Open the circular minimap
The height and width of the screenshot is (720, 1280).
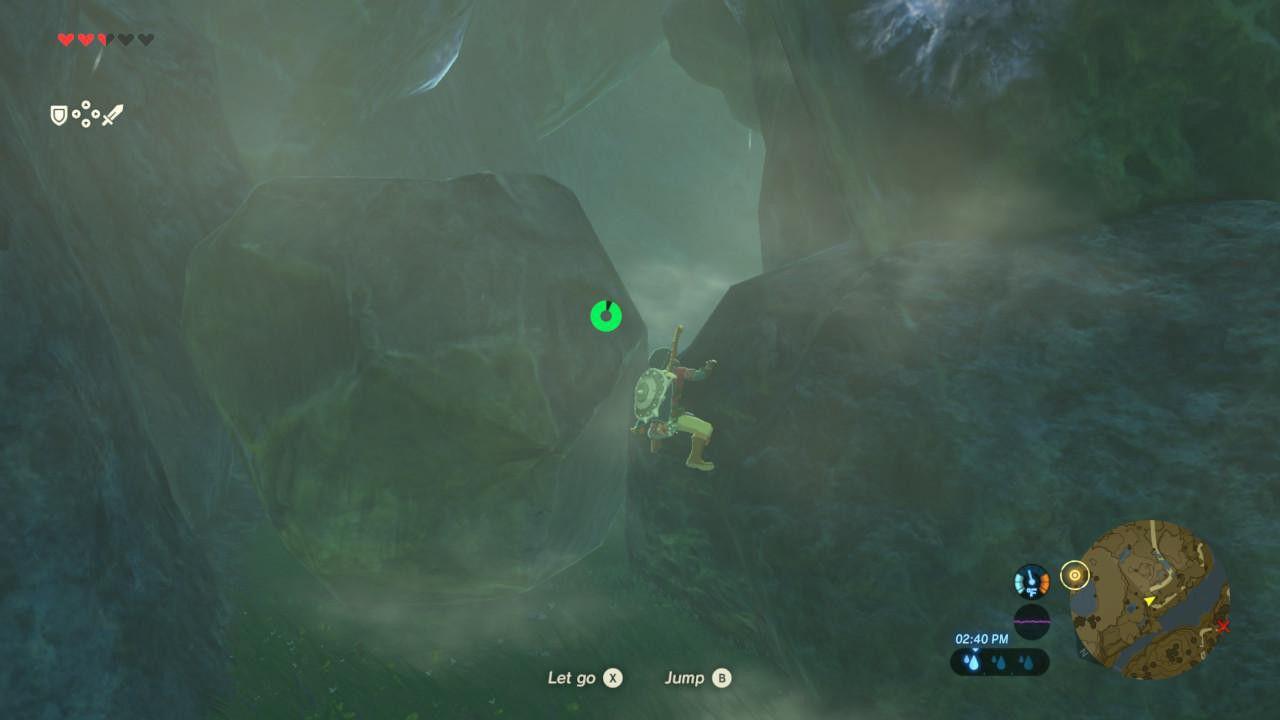pos(1149,599)
